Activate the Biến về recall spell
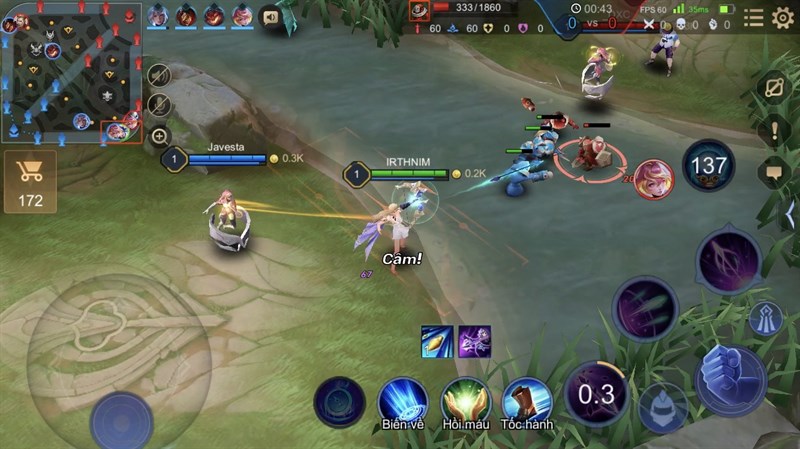Viewport: 800px width, 449px height. pyautogui.click(x=402, y=399)
